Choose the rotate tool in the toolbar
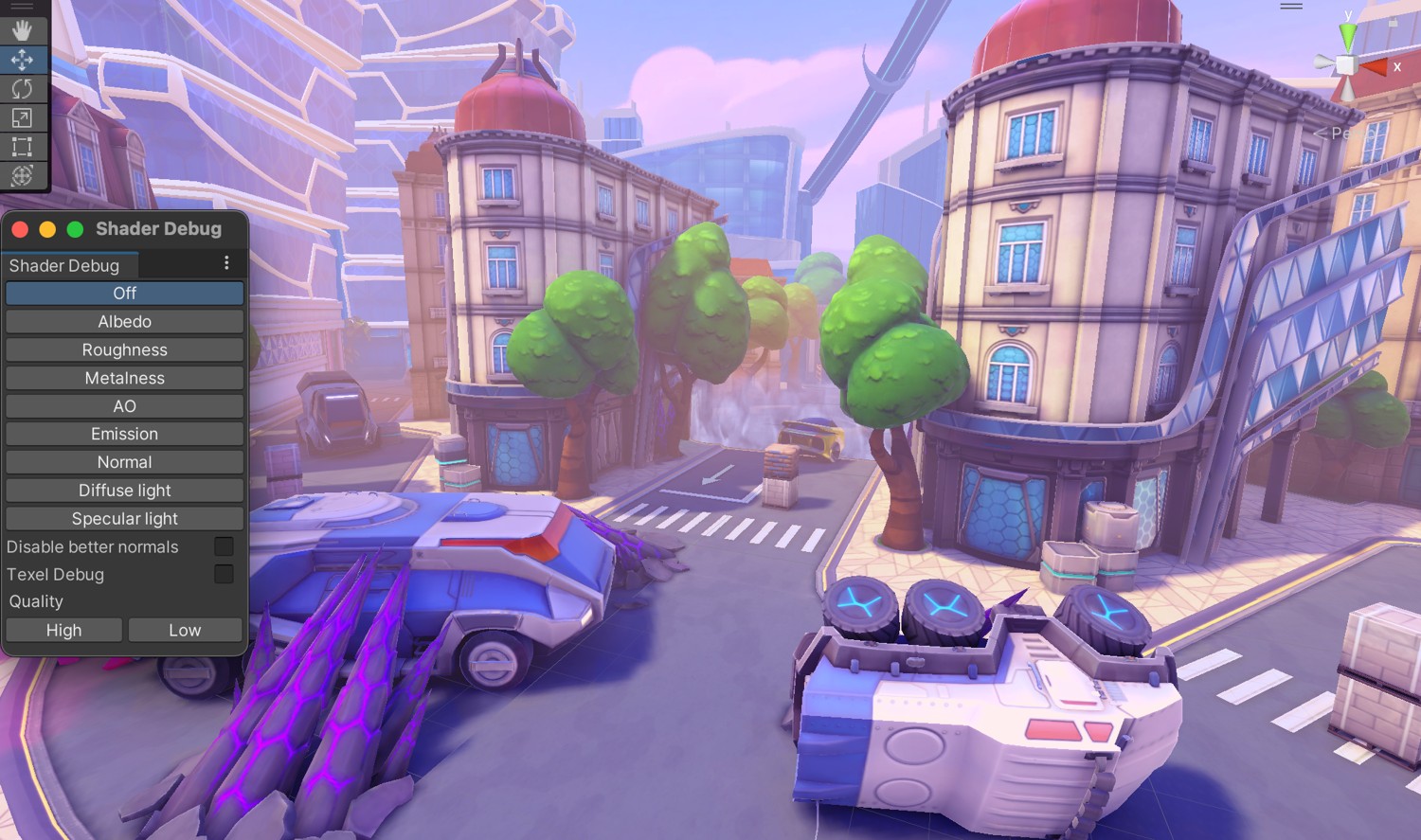Screen dimensions: 1421x840 (x=22, y=89)
